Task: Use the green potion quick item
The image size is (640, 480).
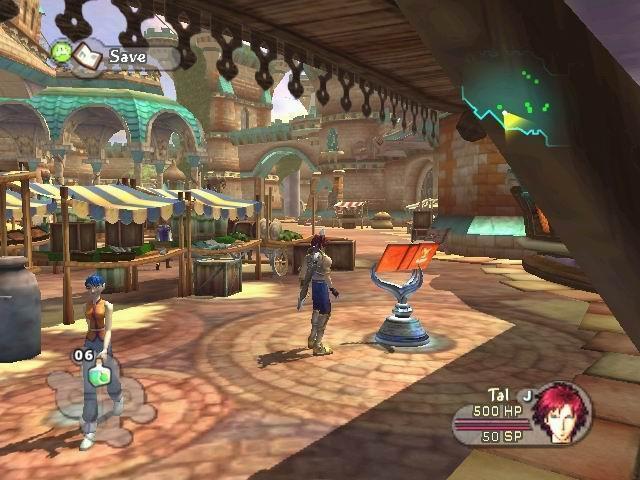Action: [x=100, y=376]
